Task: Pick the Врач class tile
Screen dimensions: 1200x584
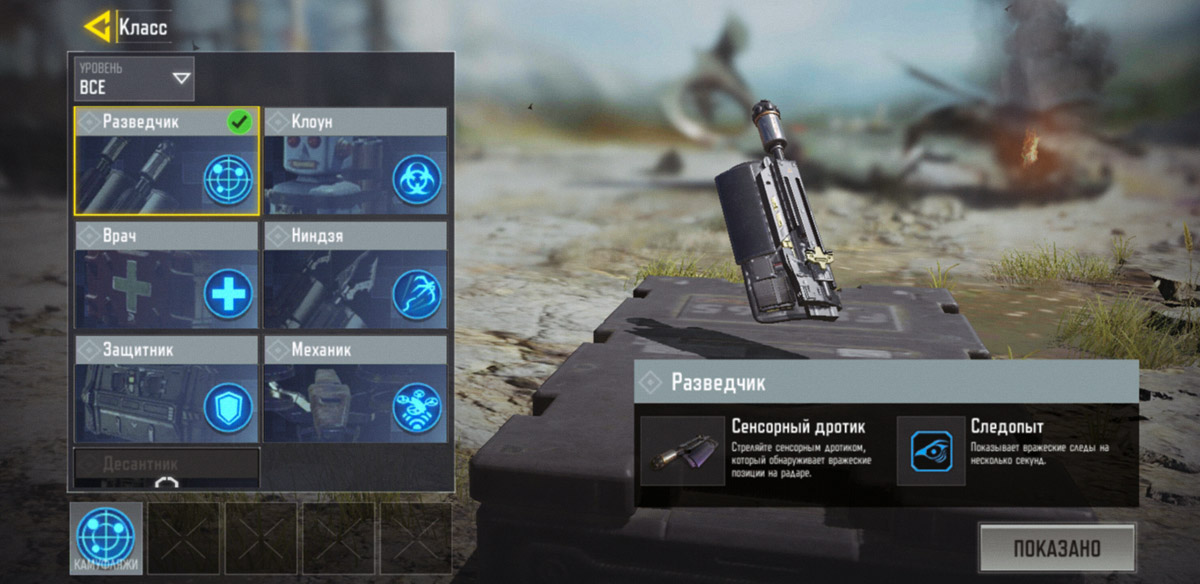Action: click(x=166, y=276)
